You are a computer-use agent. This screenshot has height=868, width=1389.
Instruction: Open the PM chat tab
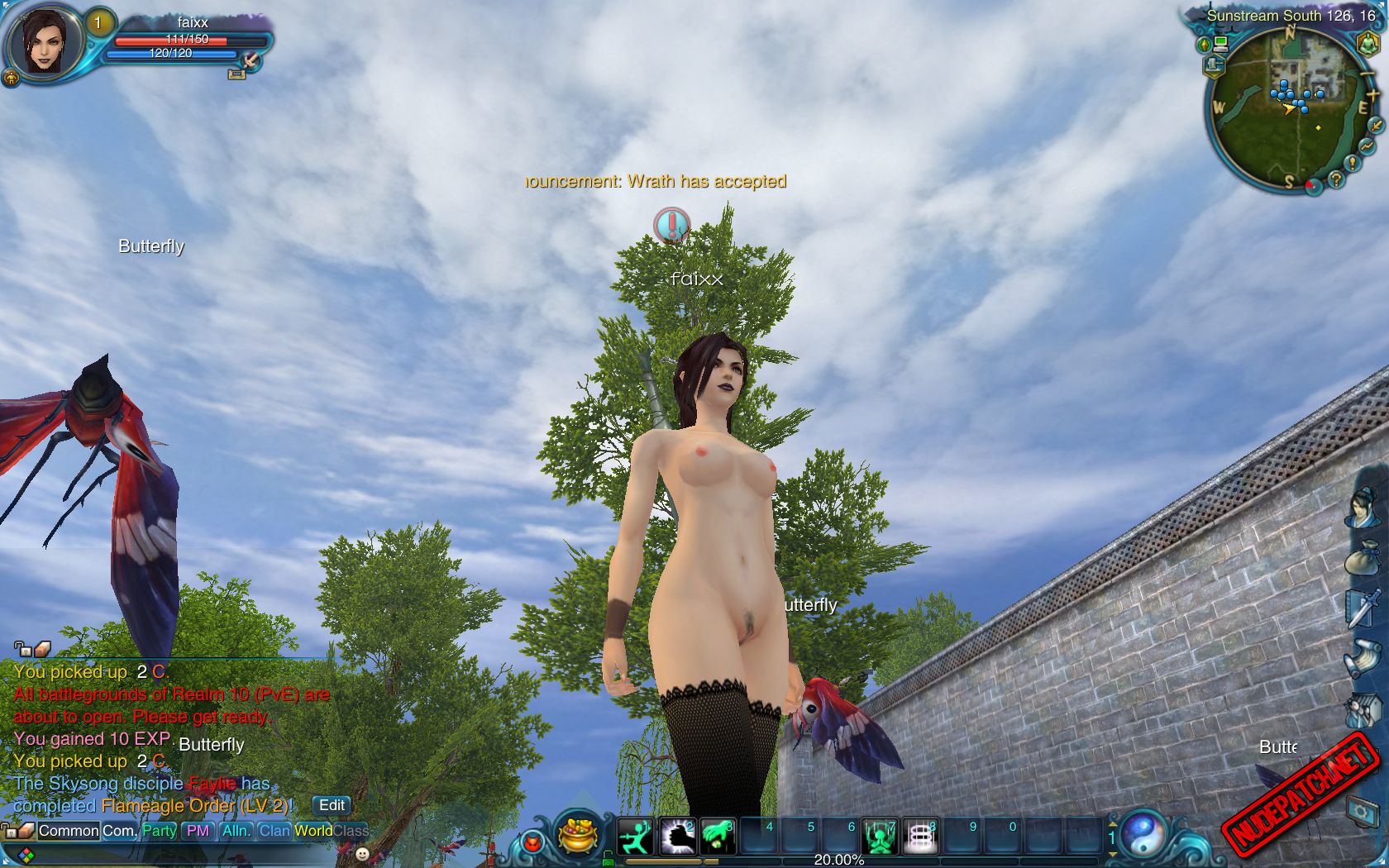198,831
